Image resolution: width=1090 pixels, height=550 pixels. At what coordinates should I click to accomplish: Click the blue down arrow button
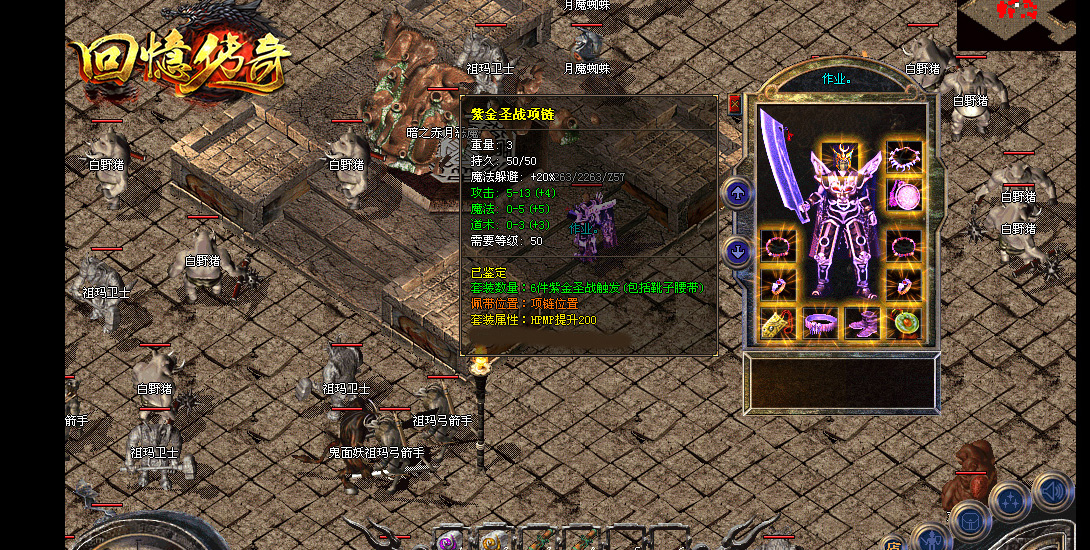click(x=738, y=252)
